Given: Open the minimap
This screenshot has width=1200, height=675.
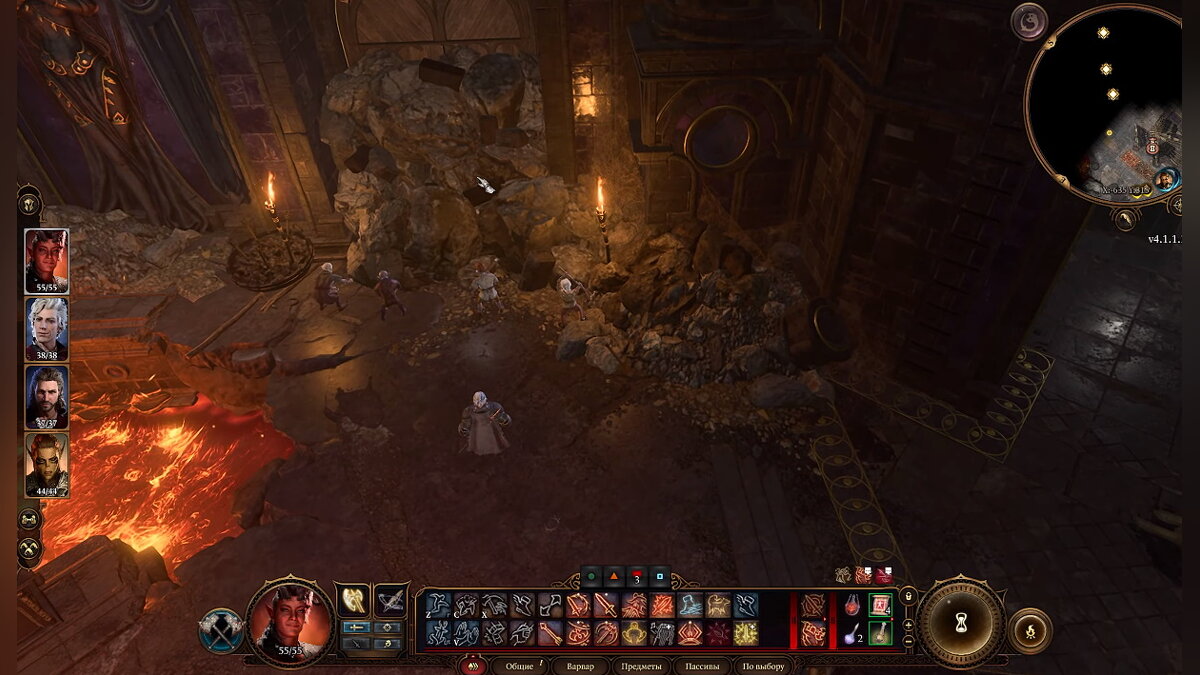Looking at the screenshot, I should click(x=1103, y=105).
